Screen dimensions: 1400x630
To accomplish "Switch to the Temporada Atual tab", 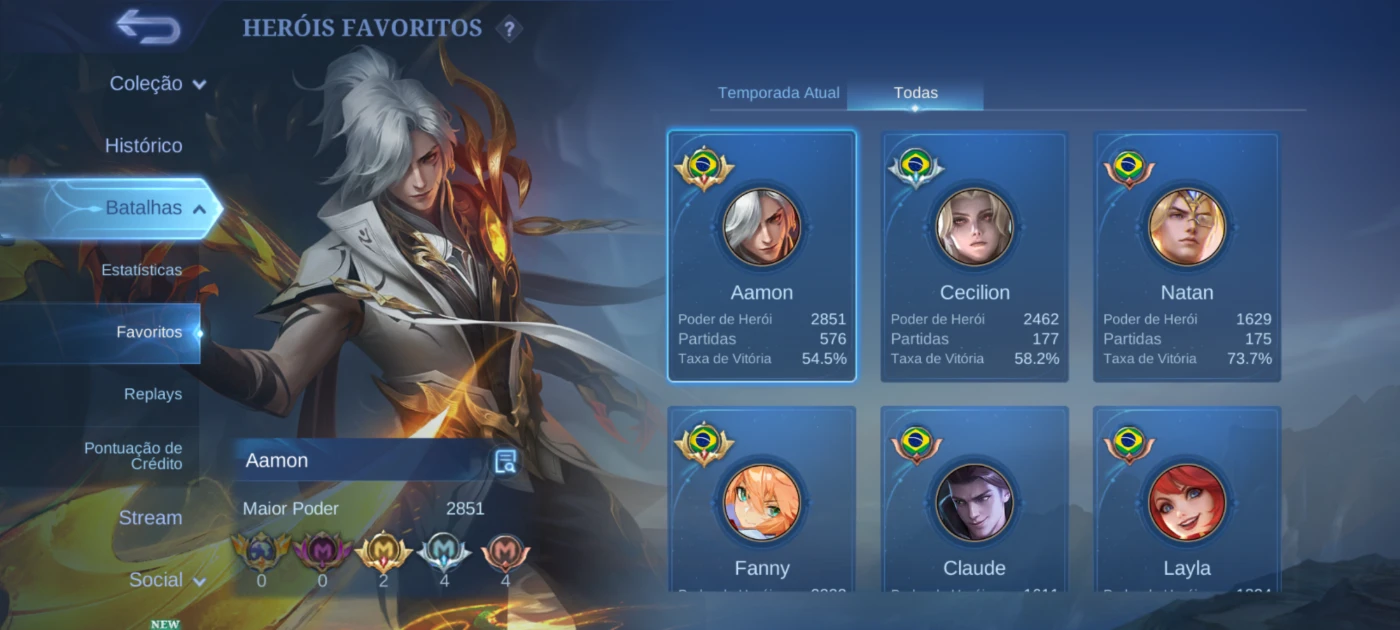I will (x=778, y=93).
